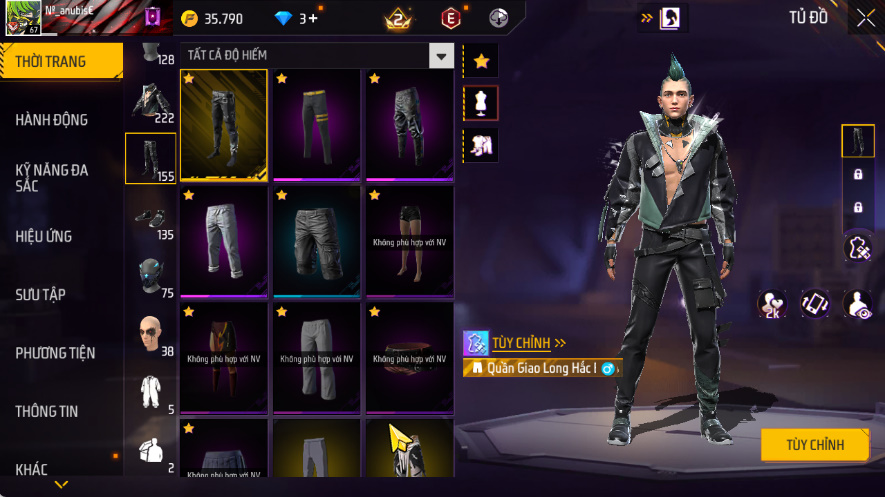The image size is (885, 497).
Task: Go to the Sưu Tập section
Action: (x=41, y=295)
